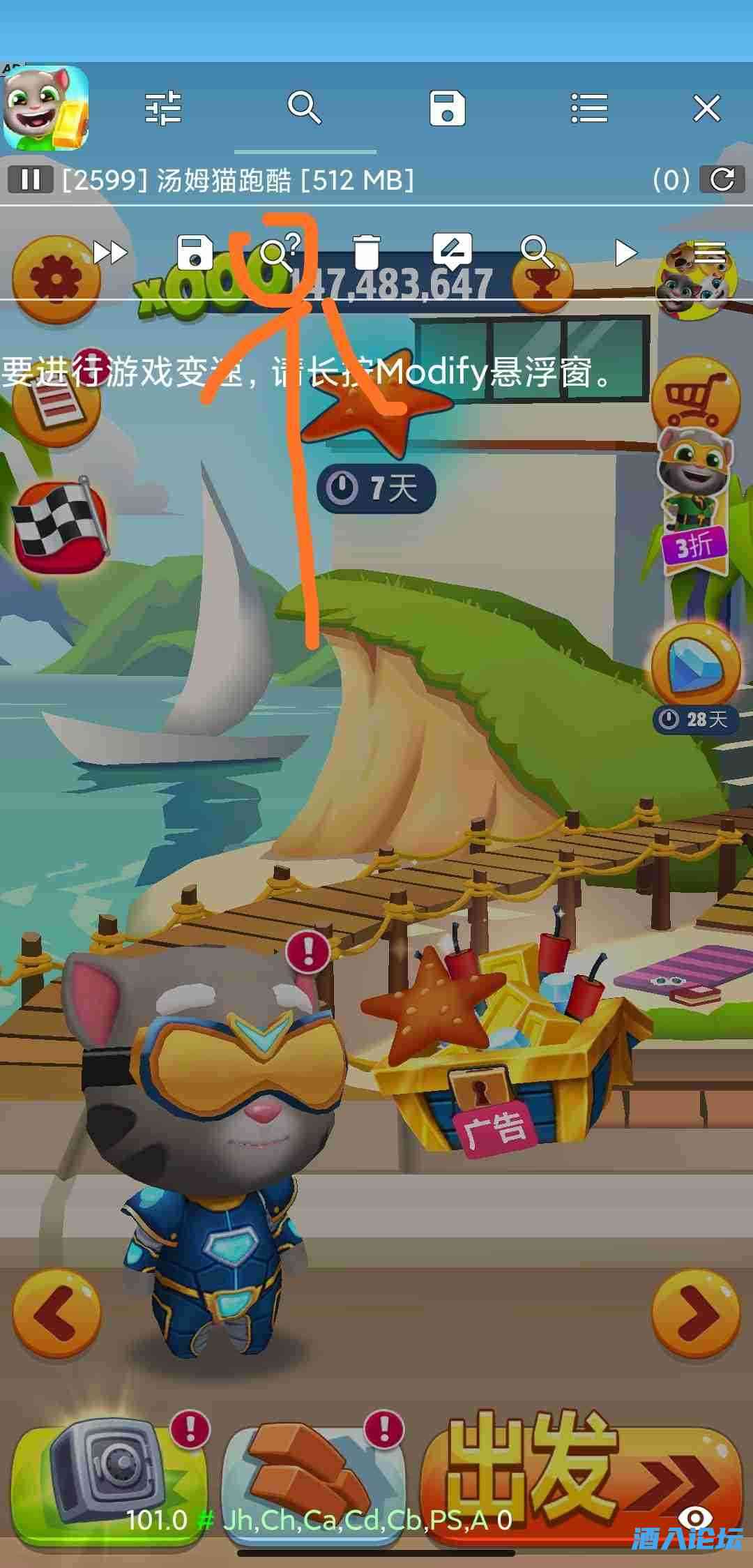This screenshot has width=753, height=1568.
Task: Delete results with the trash icon
Action: [365, 252]
